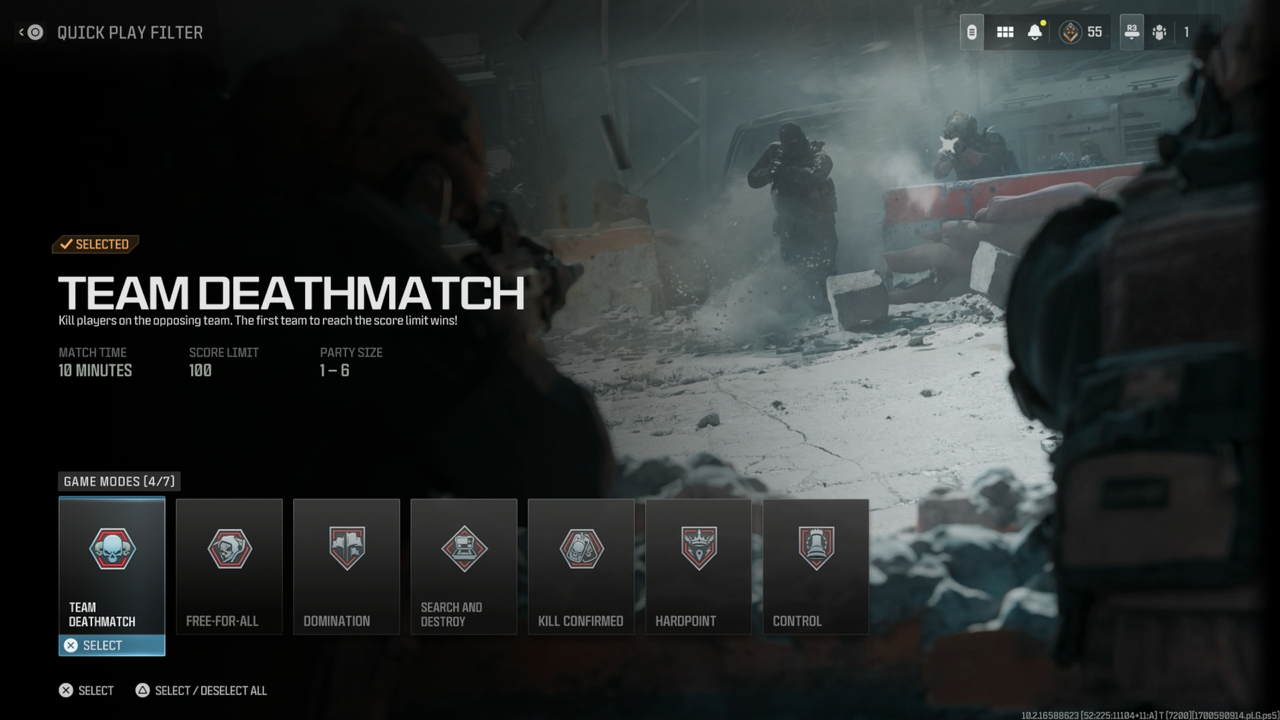Click the Select prompt at bottom left

pos(86,690)
